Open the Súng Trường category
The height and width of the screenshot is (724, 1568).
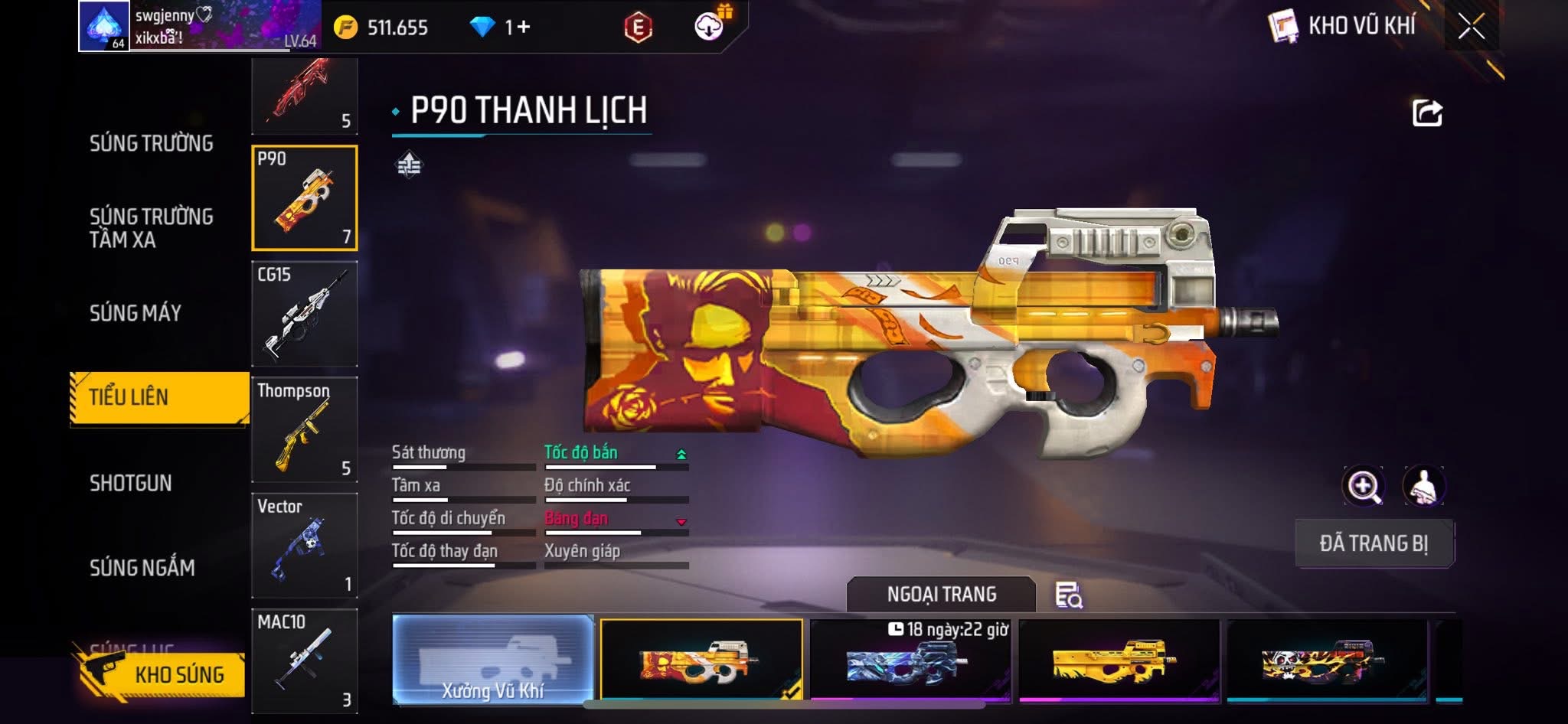pyautogui.click(x=151, y=143)
